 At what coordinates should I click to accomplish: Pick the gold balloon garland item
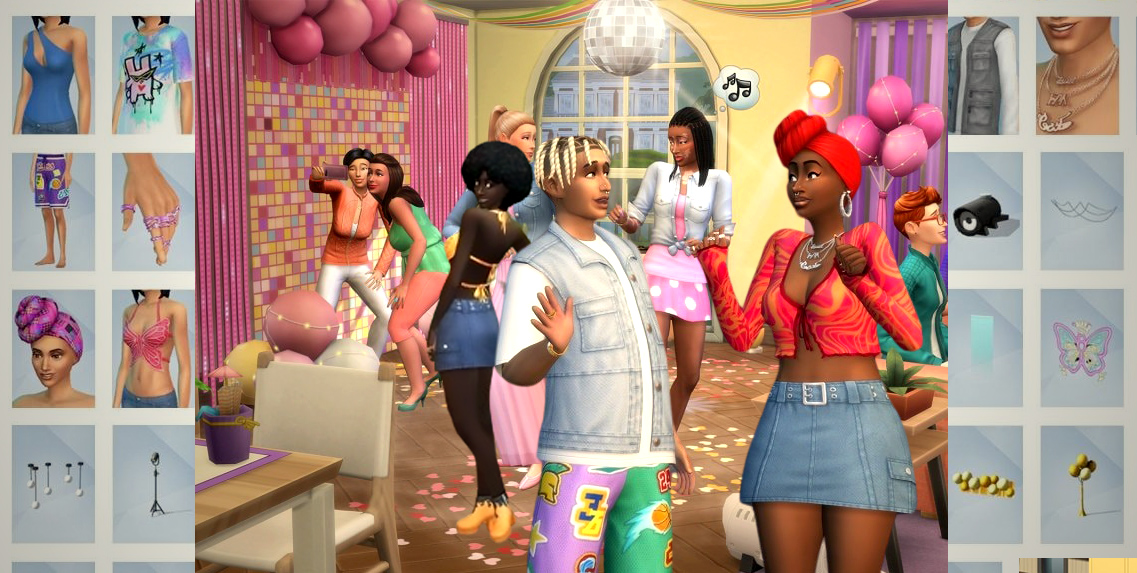(982, 484)
